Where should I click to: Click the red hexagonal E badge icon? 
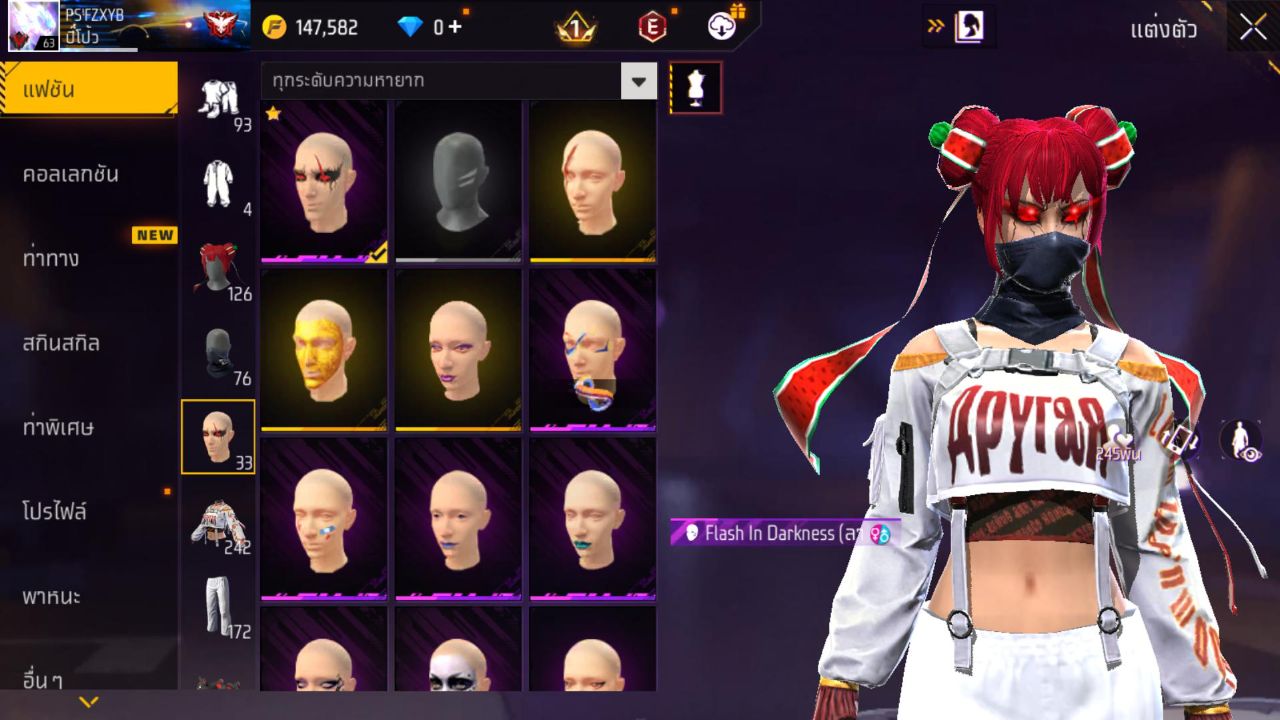coord(651,27)
